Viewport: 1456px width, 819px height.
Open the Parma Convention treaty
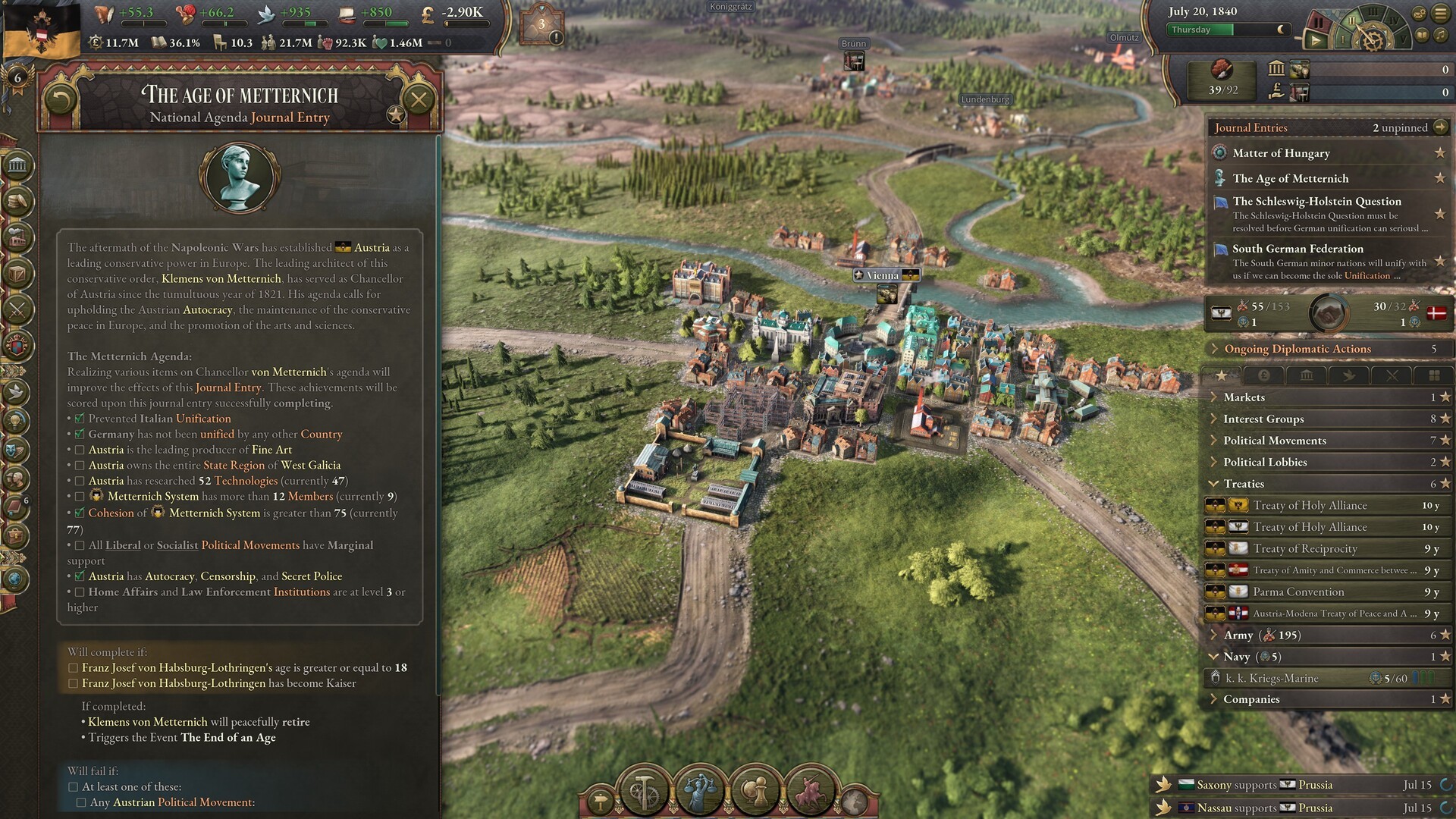click(1298, 591)
